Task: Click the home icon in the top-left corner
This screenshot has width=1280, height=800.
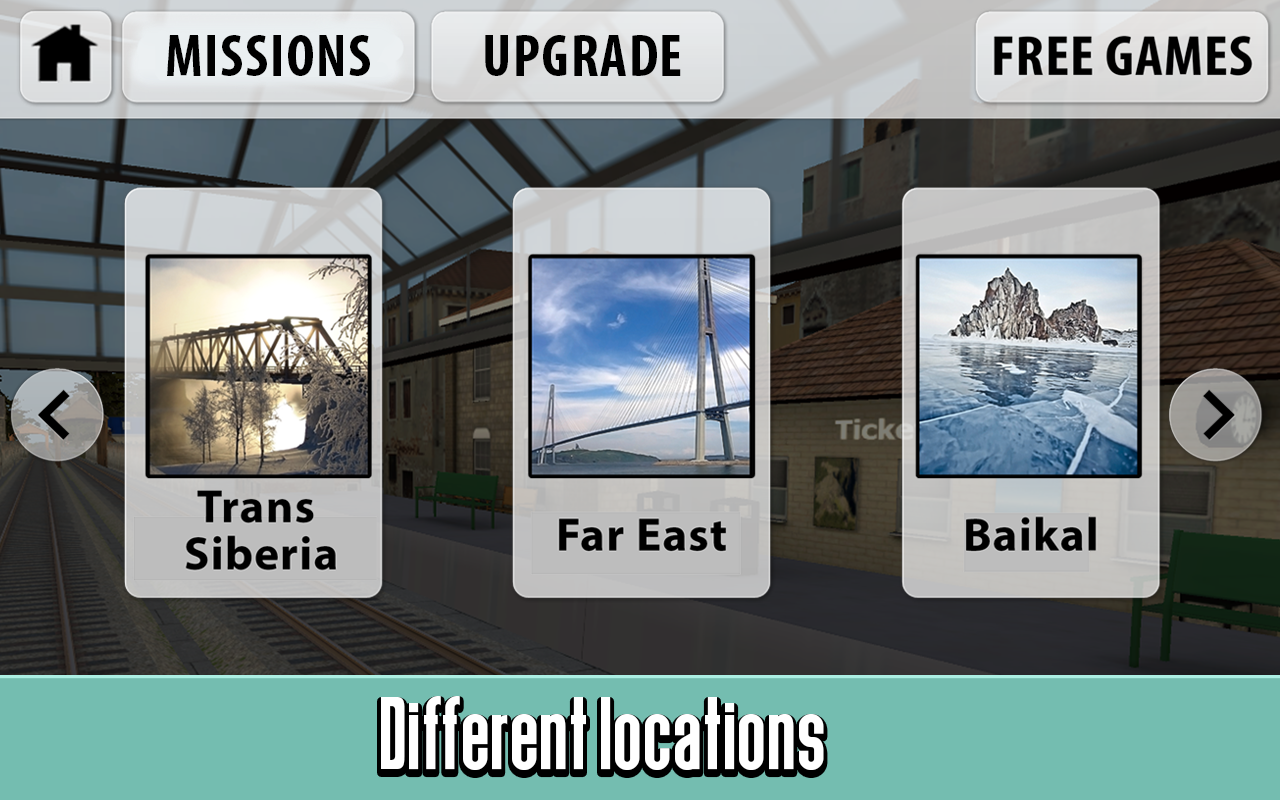Action: [64, 55]
